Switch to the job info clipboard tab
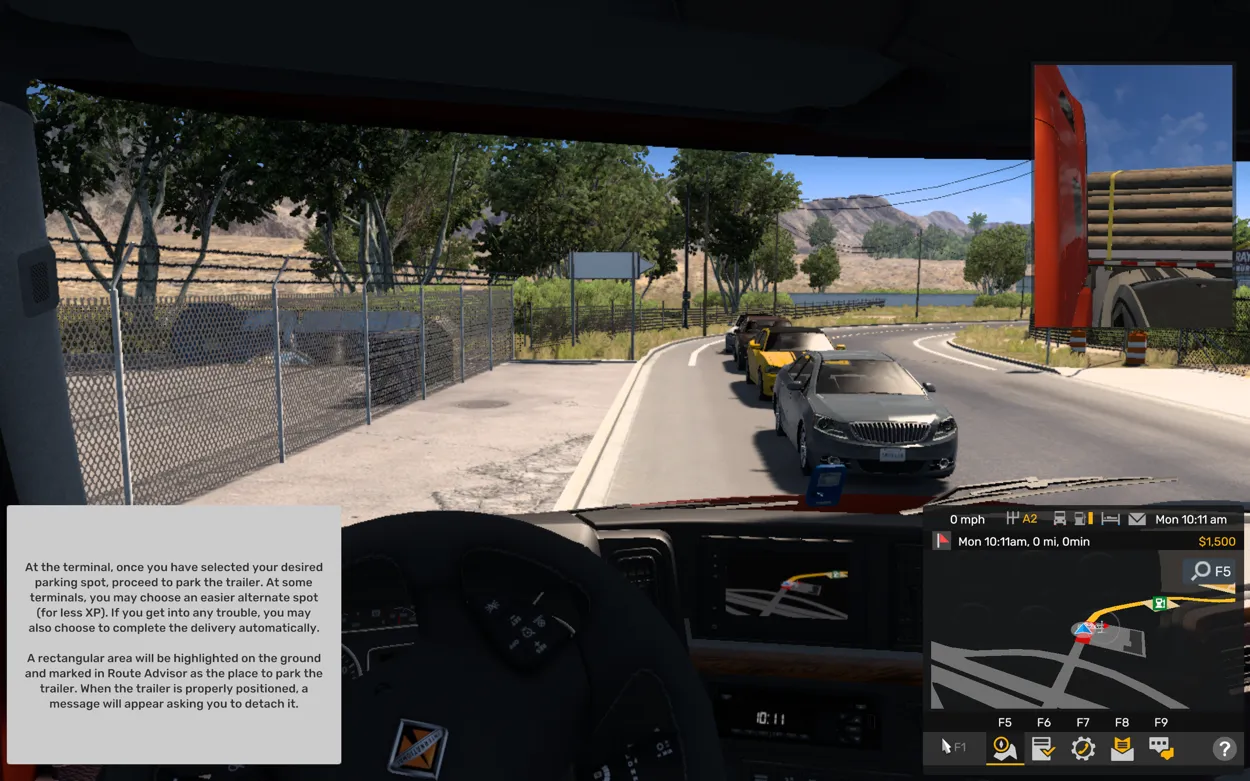The width and height of the screenshot is (1250, 781). 1043,747
